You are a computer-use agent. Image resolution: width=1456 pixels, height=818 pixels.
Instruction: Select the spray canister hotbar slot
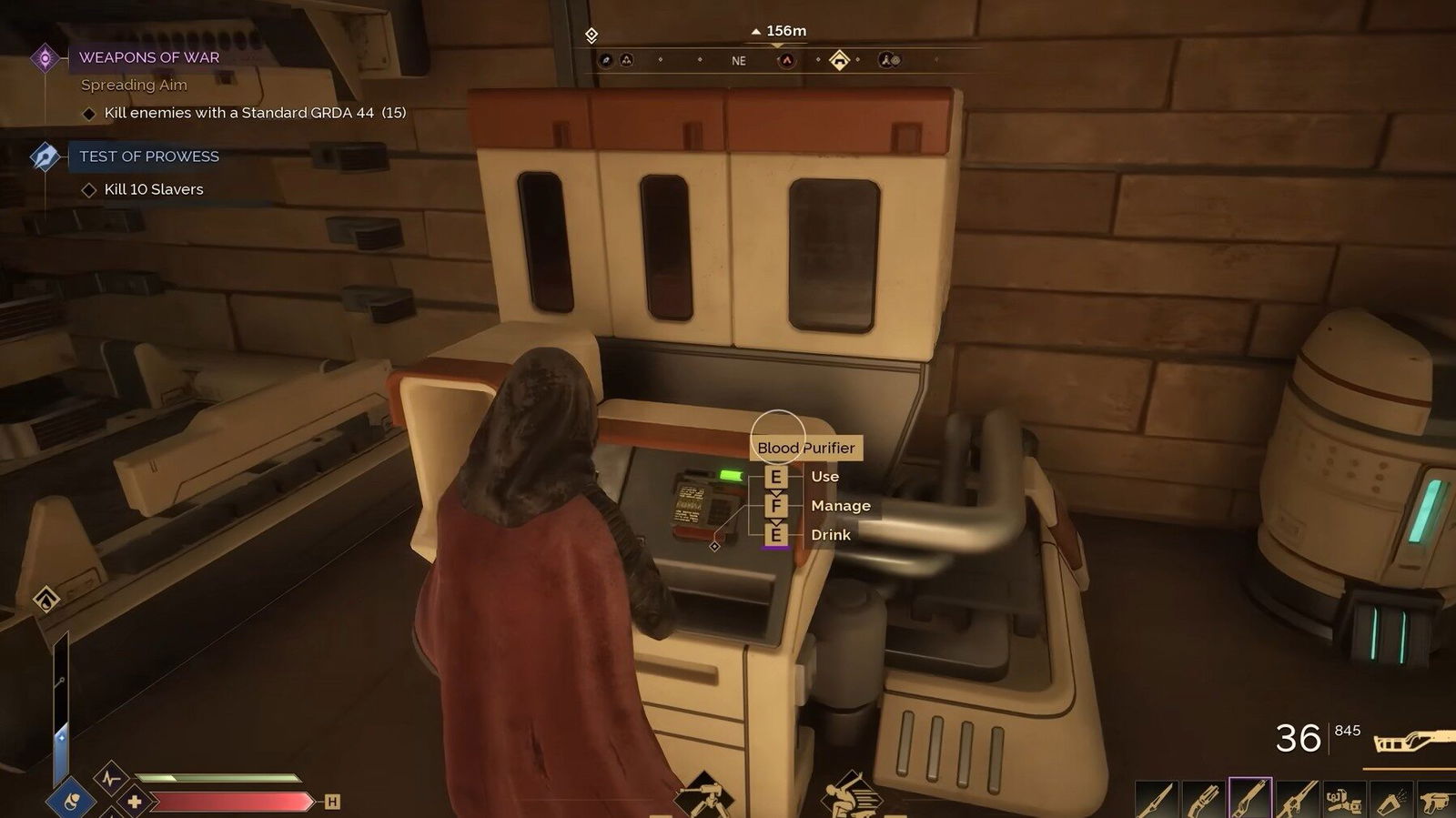(1390, 800)
